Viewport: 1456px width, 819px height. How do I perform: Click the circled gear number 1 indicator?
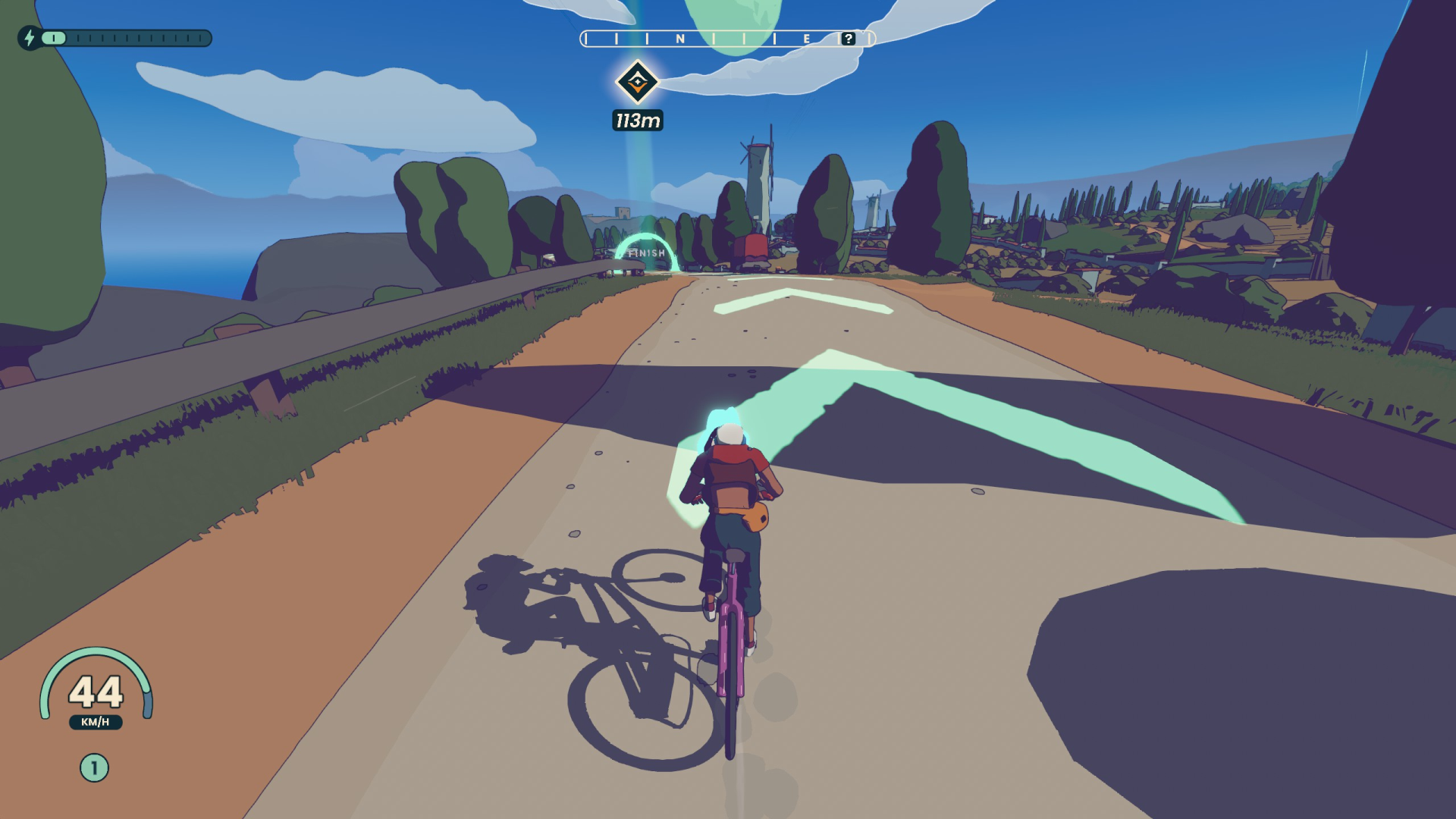coord(93,766)
